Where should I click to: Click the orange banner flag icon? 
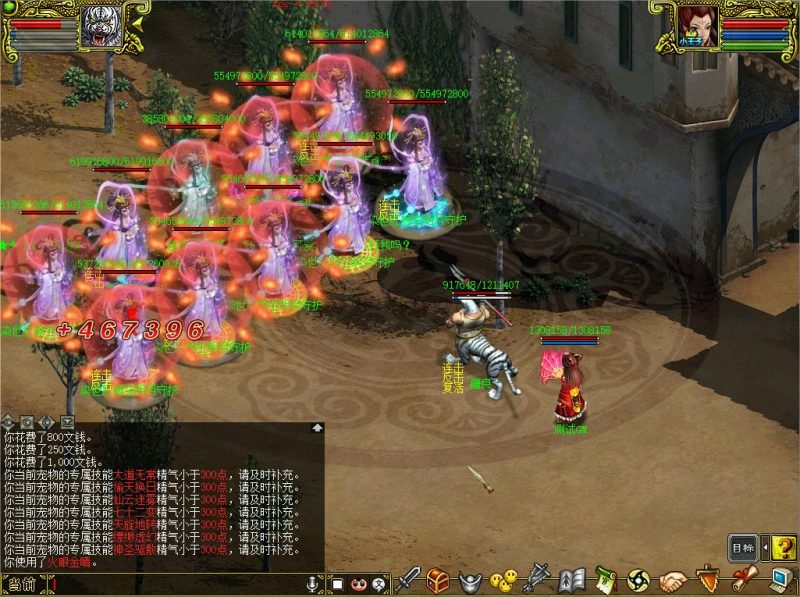[708, 579]
